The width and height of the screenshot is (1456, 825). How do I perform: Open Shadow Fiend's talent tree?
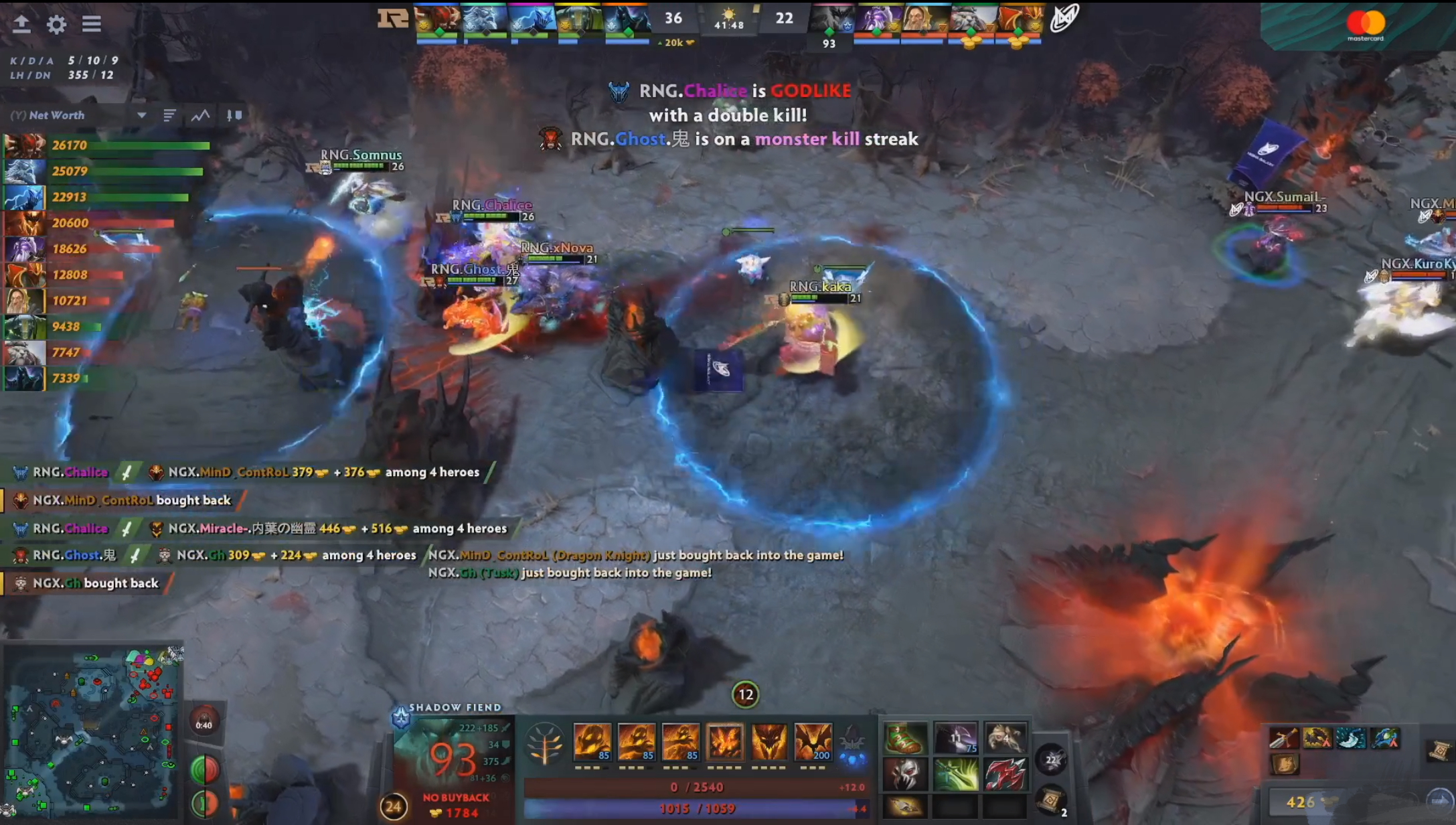[546, 742]
